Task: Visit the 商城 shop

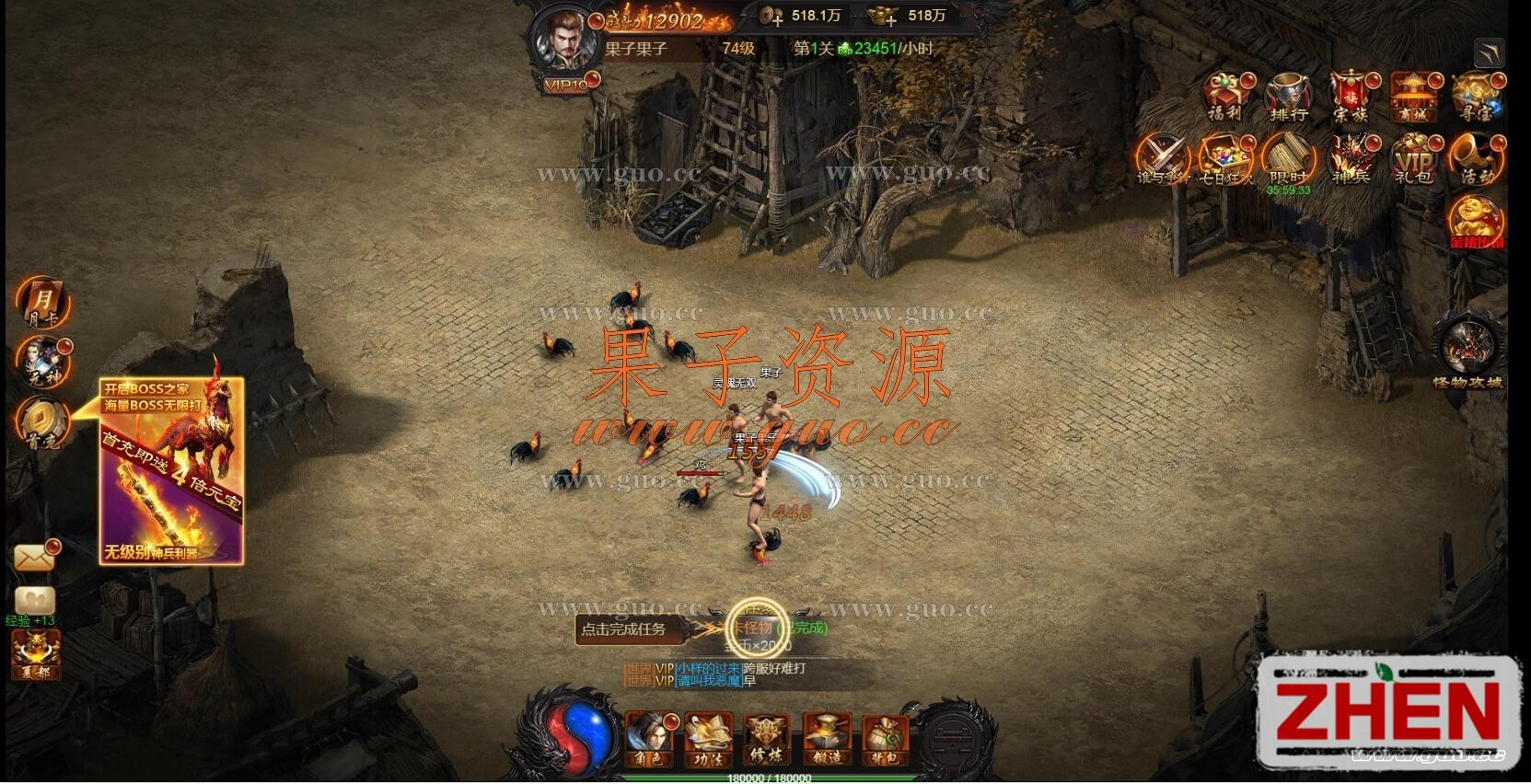Action: point(1412,96)
